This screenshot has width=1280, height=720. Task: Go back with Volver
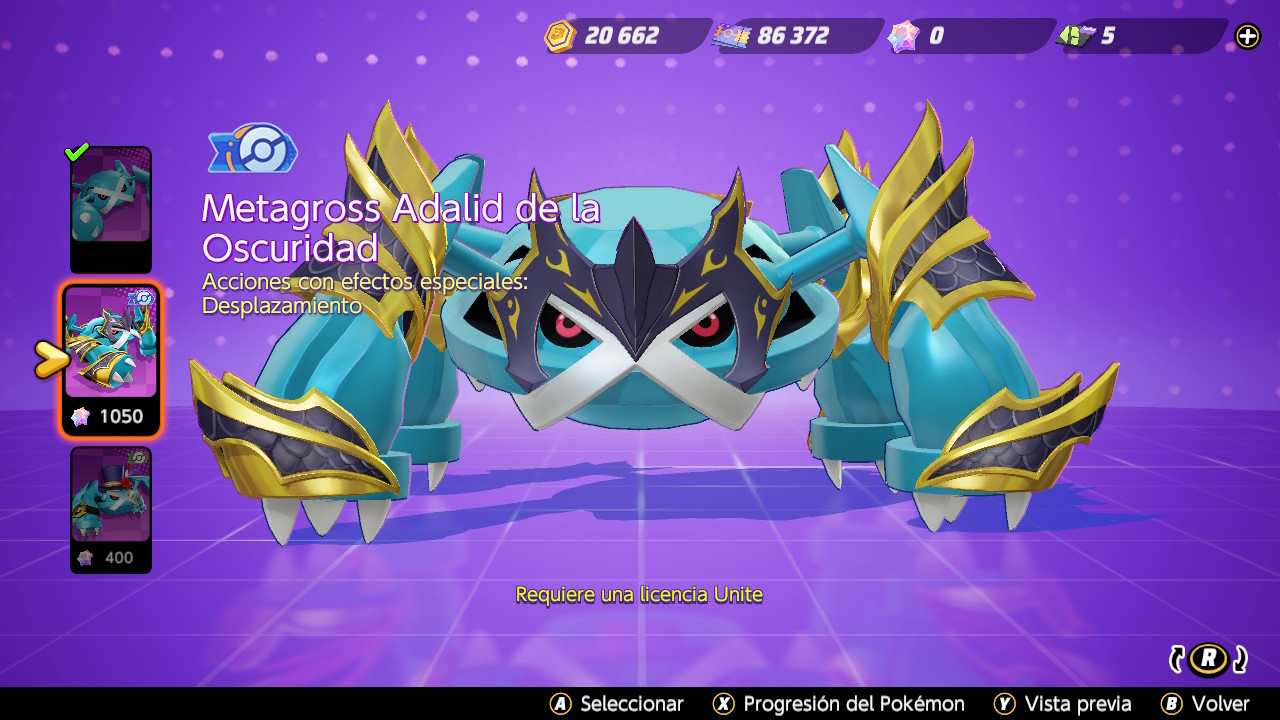[x=1205, y=704]
